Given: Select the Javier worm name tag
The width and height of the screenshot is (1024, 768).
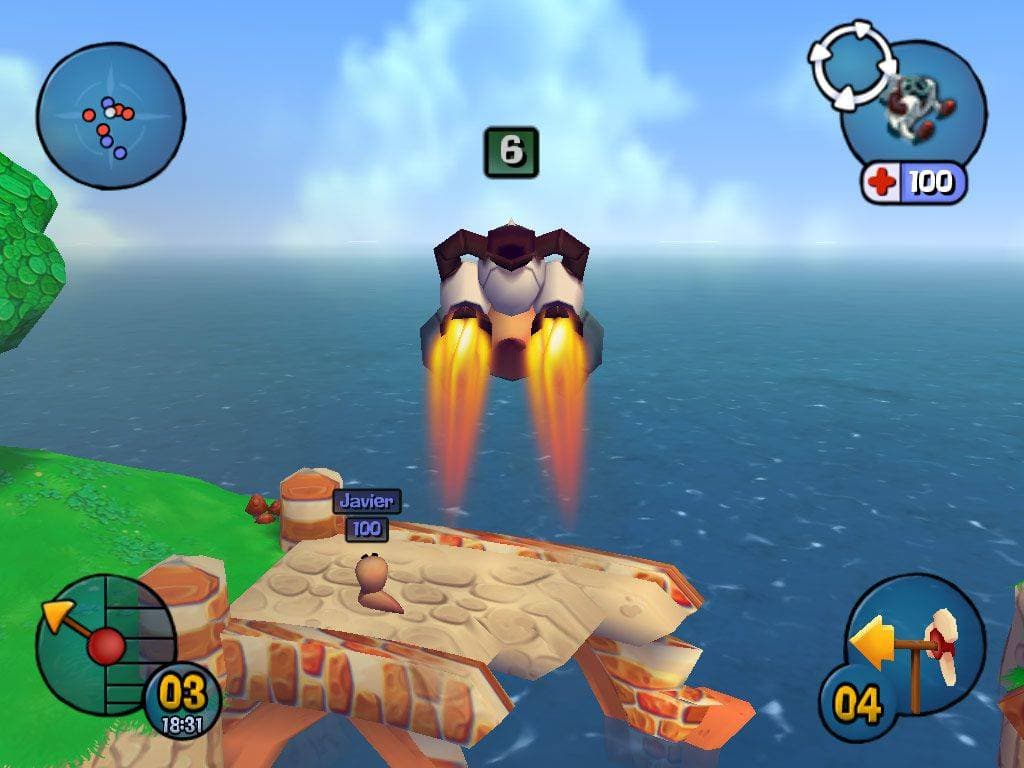Looking at the screenshot, I should click(367, 501).
